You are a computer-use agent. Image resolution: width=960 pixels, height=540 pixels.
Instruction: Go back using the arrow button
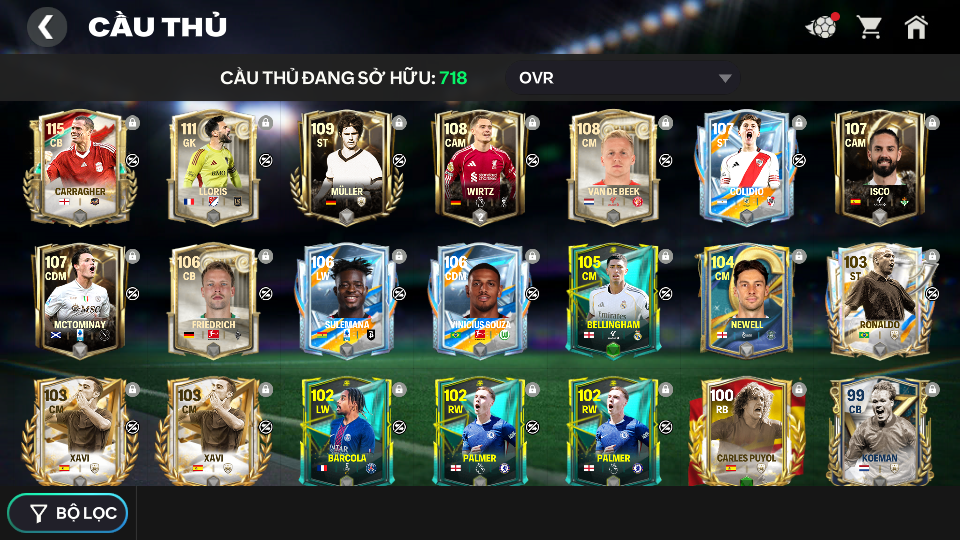[x=46, y=27]
